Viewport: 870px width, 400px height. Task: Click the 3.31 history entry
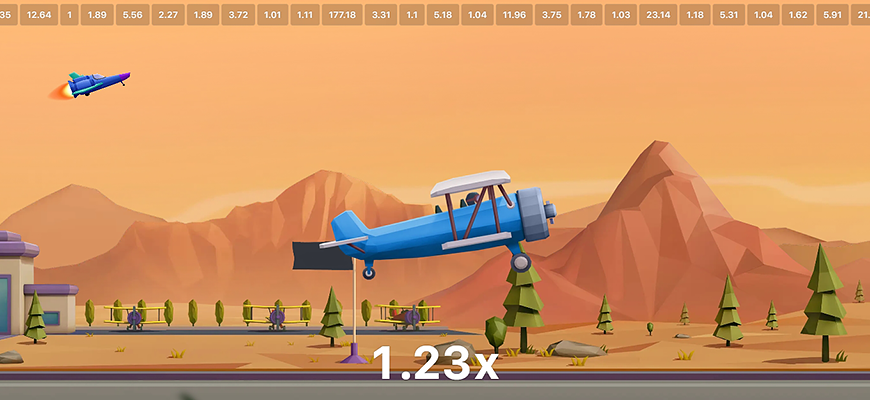point(381,16)
